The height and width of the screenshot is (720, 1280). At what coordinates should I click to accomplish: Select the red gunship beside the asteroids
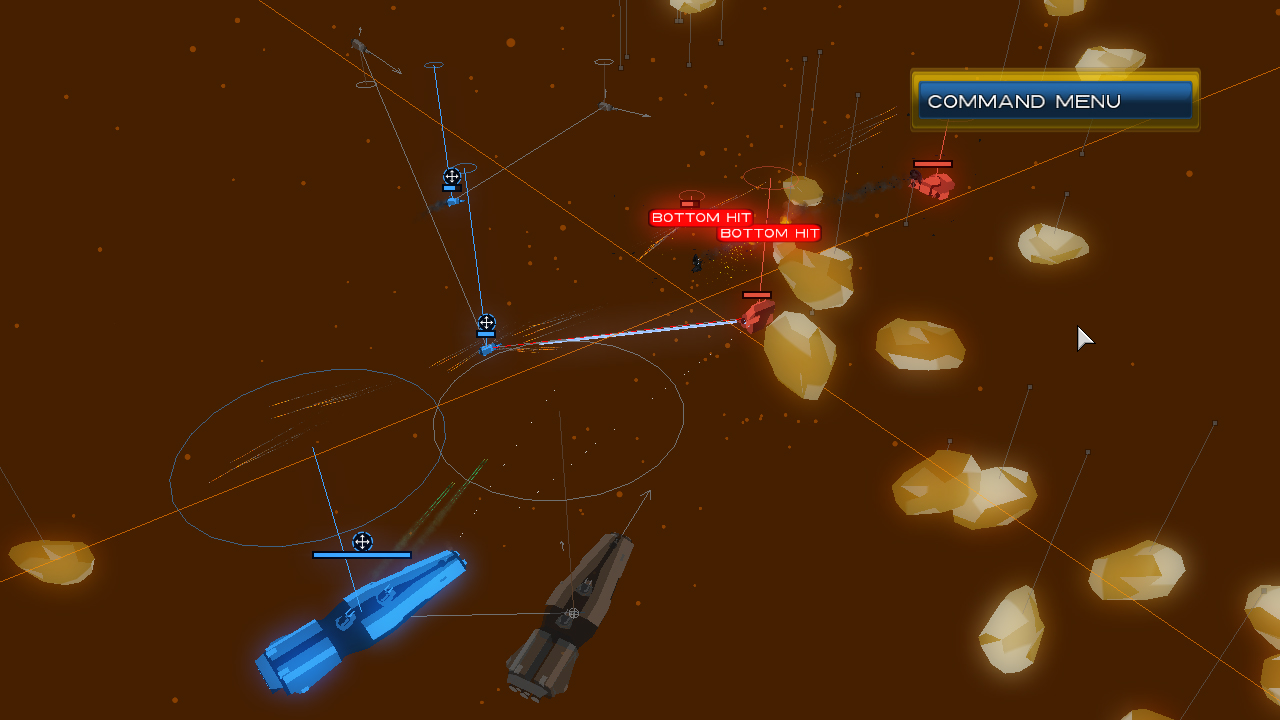[757, 318]
